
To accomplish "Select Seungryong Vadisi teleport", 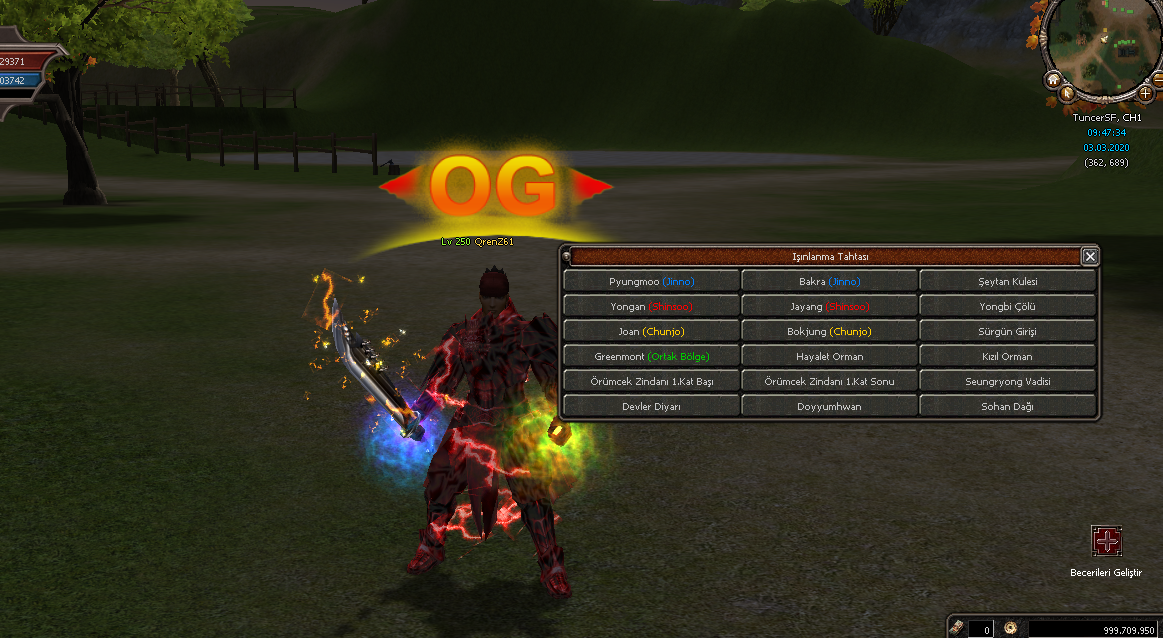I will [1007, 381].
